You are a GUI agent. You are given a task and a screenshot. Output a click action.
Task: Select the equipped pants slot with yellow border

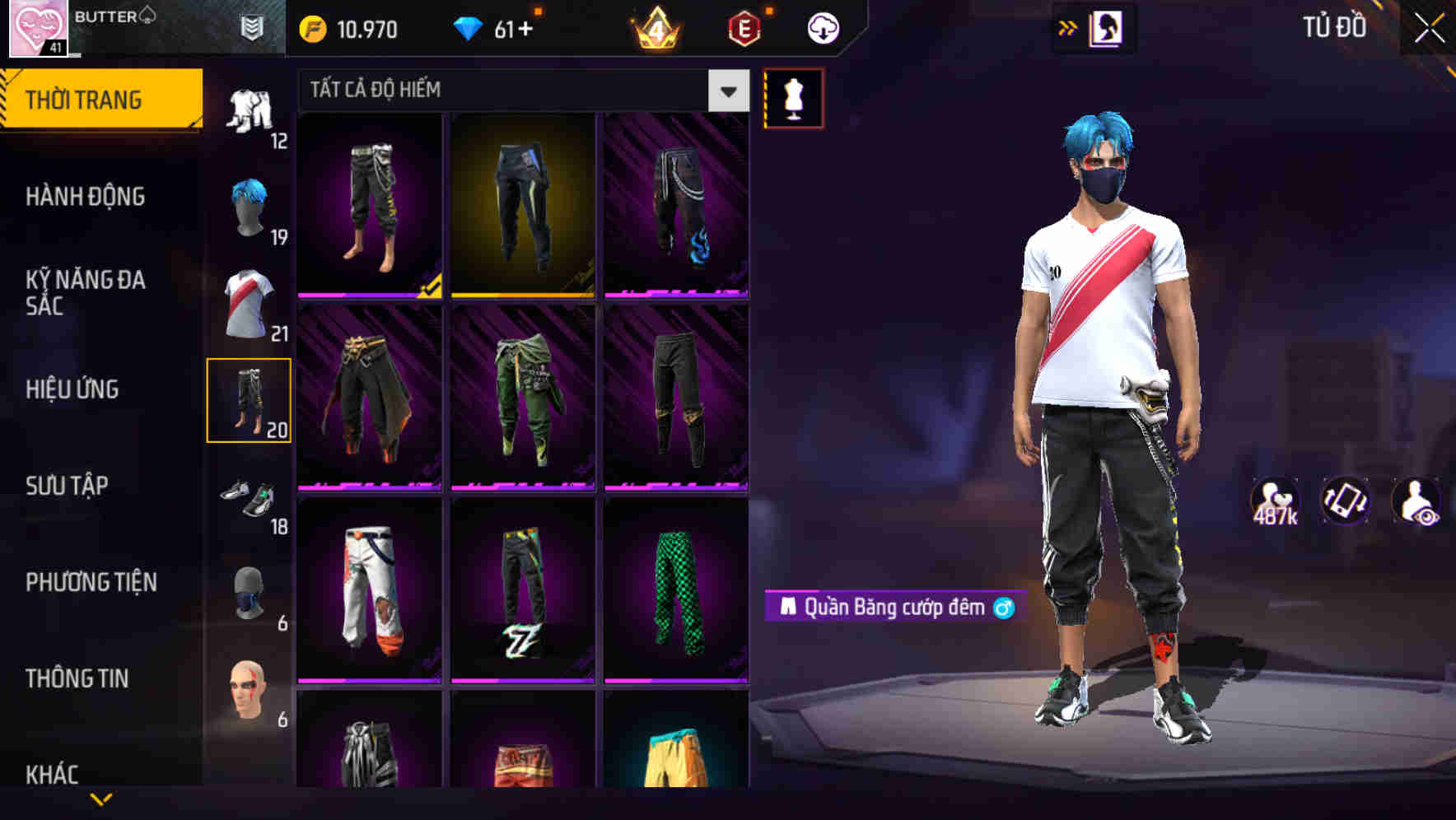pos(250,401)
